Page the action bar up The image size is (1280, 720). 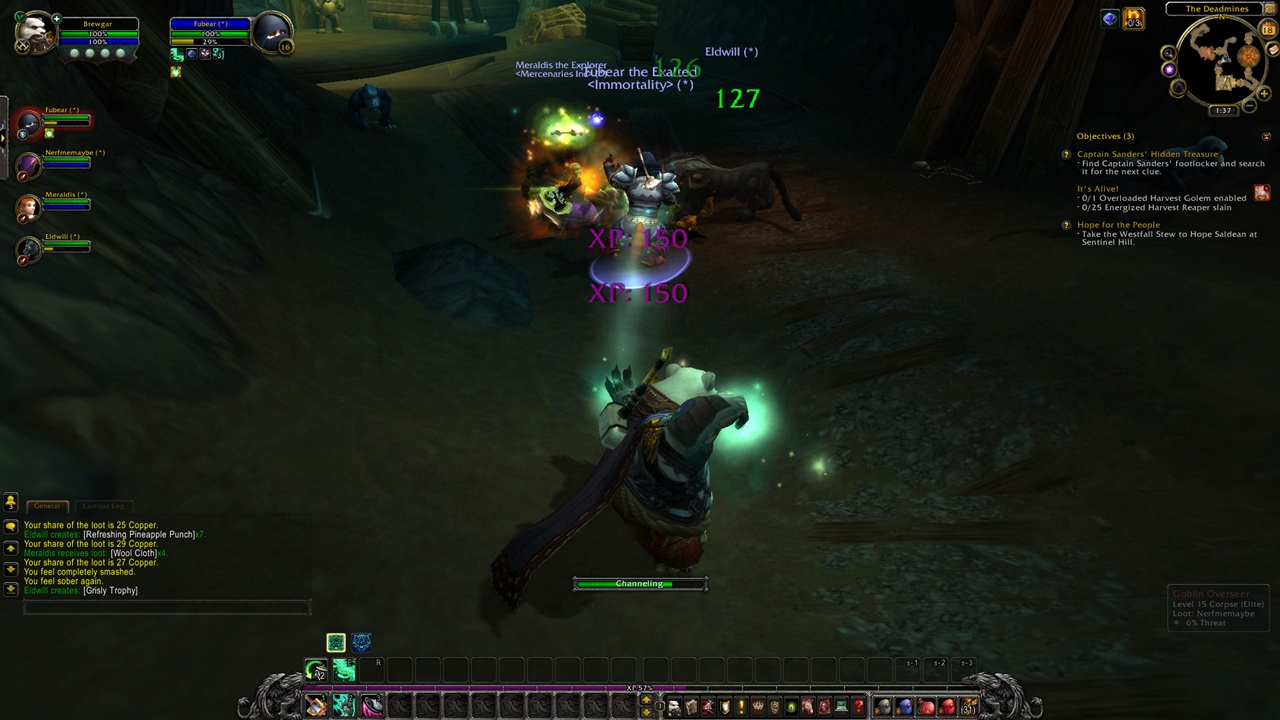tap(646, 701)
